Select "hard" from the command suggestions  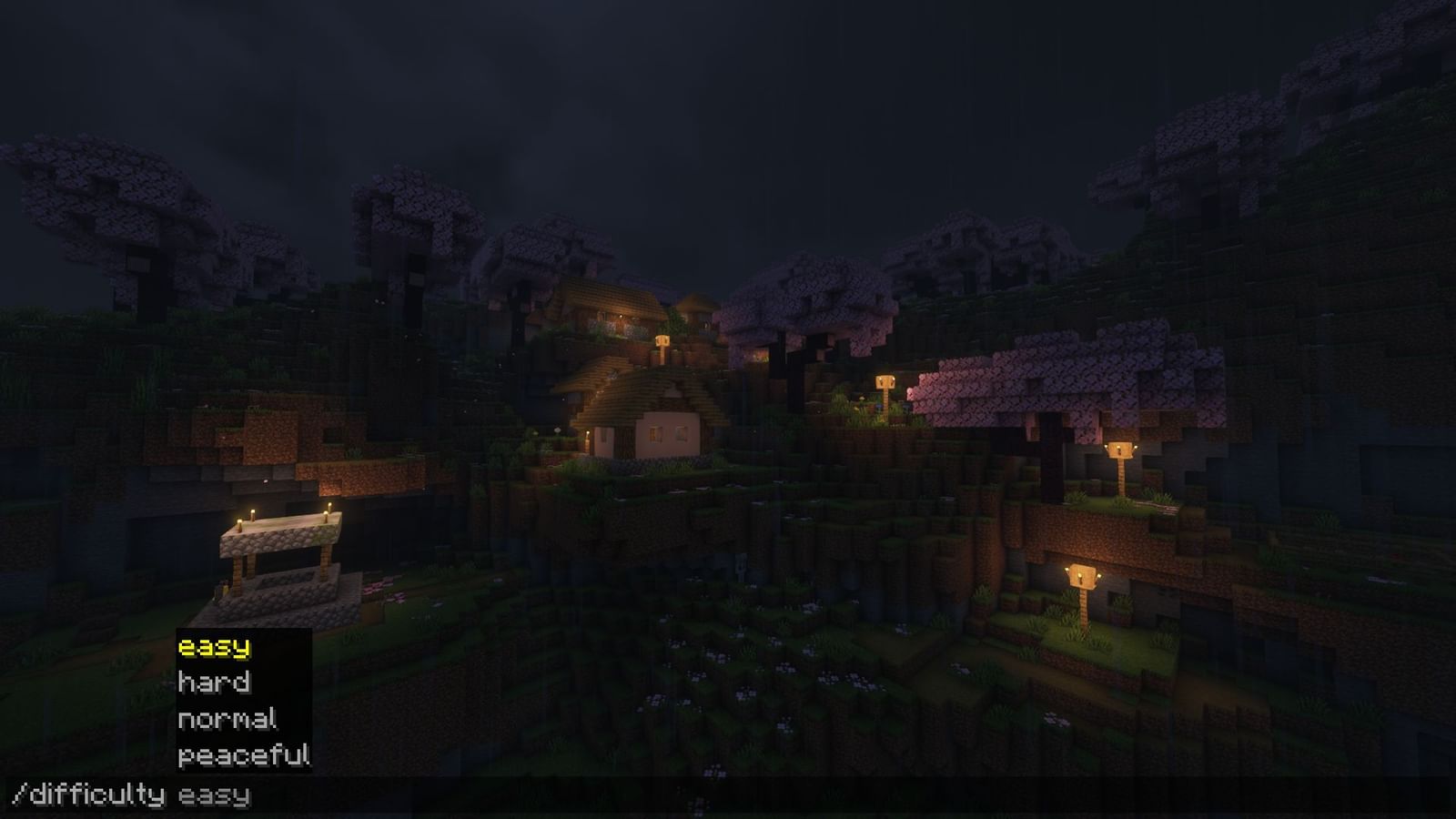(x=215, y=683)
